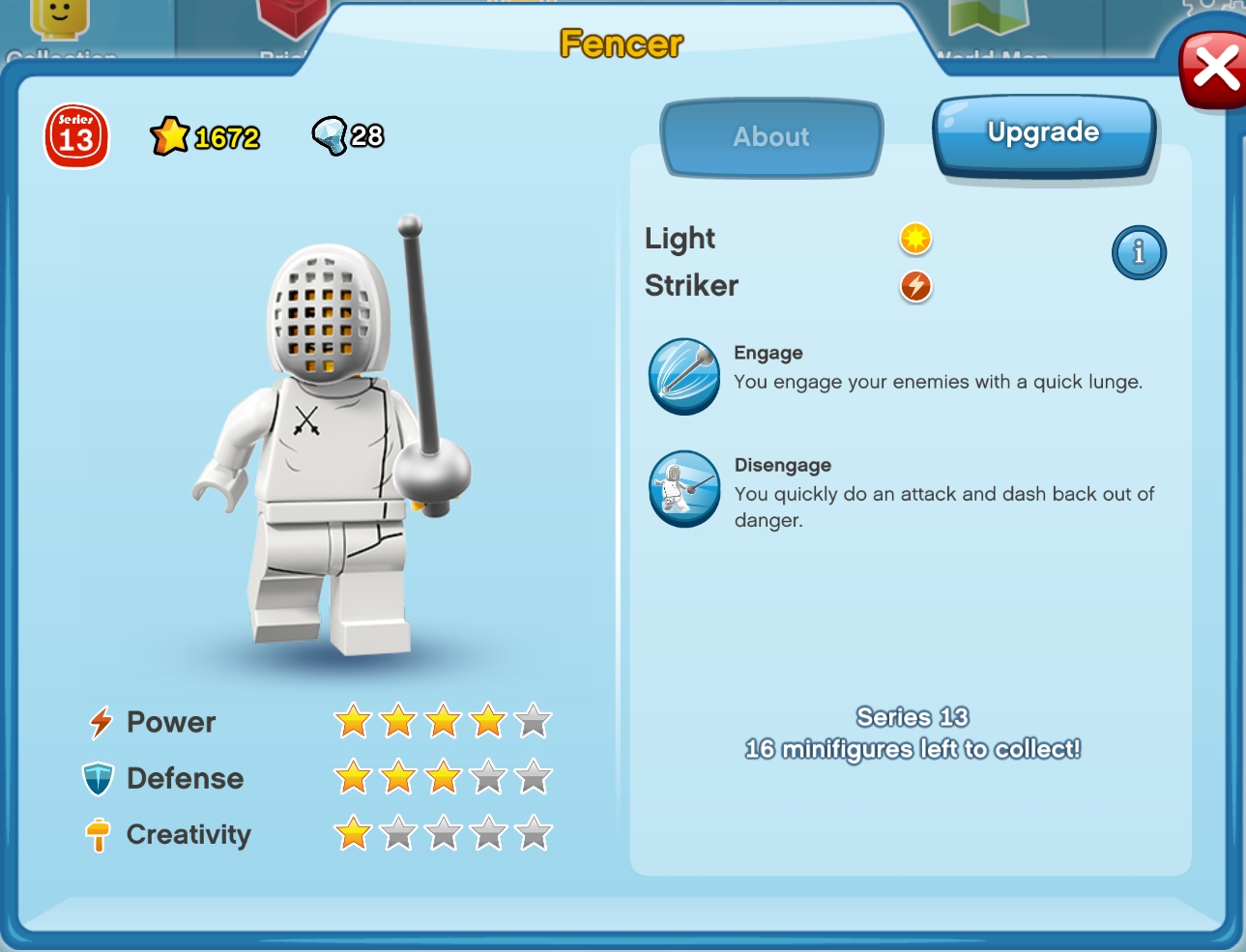The width and height of the screenshot is (1246, 952).
Task: Select the Disengage ability icon
Action: [x=683, y=490]
